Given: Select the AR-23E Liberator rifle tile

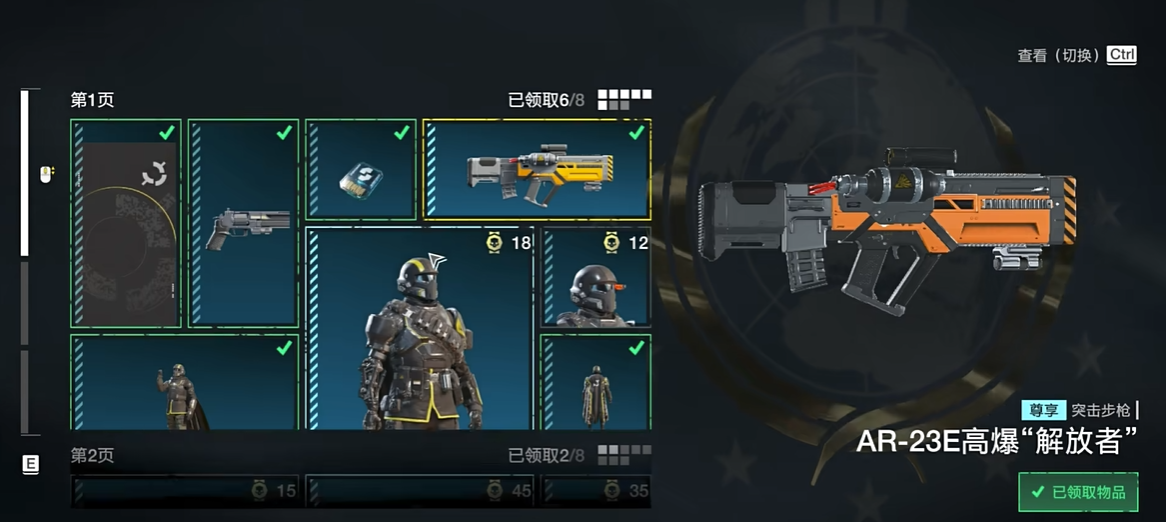Looking at the screenshot, I should (537, 169).
